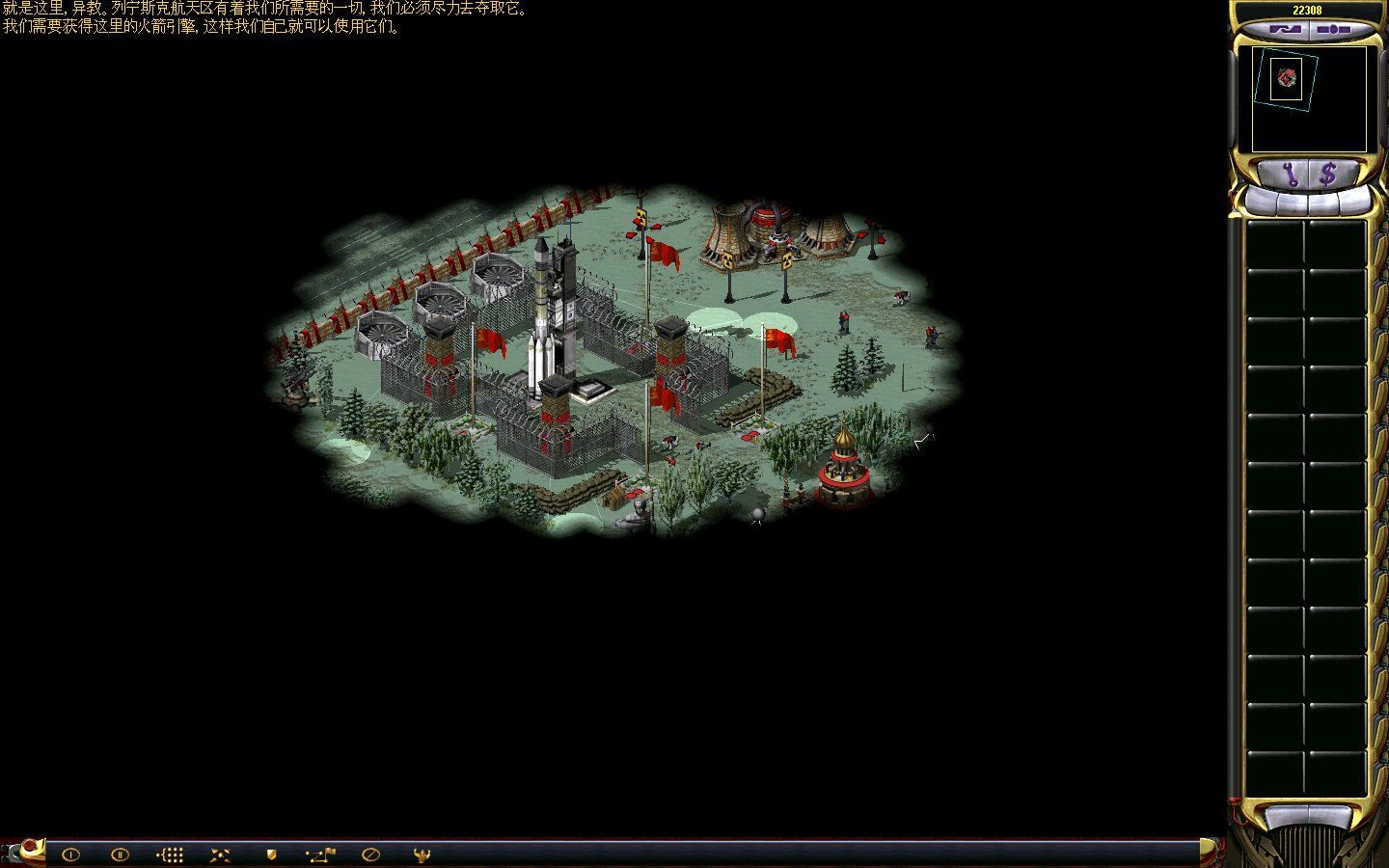Click the radar minimap
The width and height of the screenshot is (1389, 868).
[x=1309, y=99]
